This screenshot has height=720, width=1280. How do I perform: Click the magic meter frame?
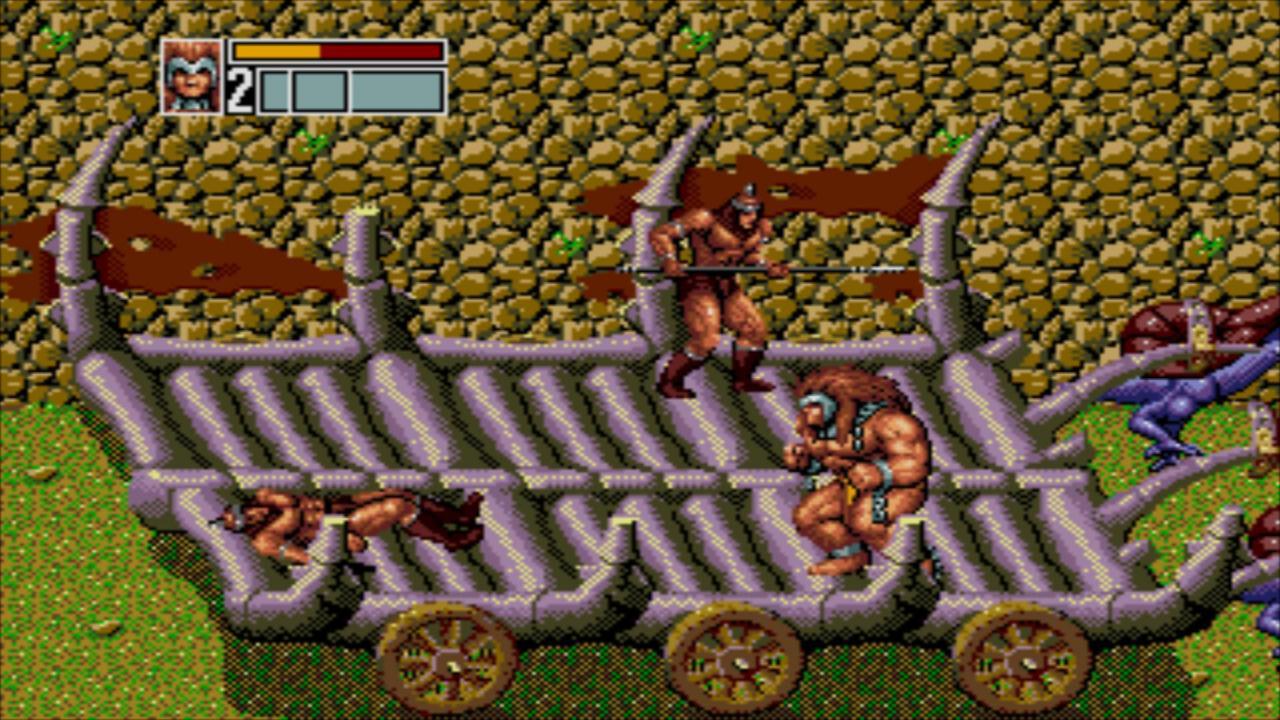(350, 88)
